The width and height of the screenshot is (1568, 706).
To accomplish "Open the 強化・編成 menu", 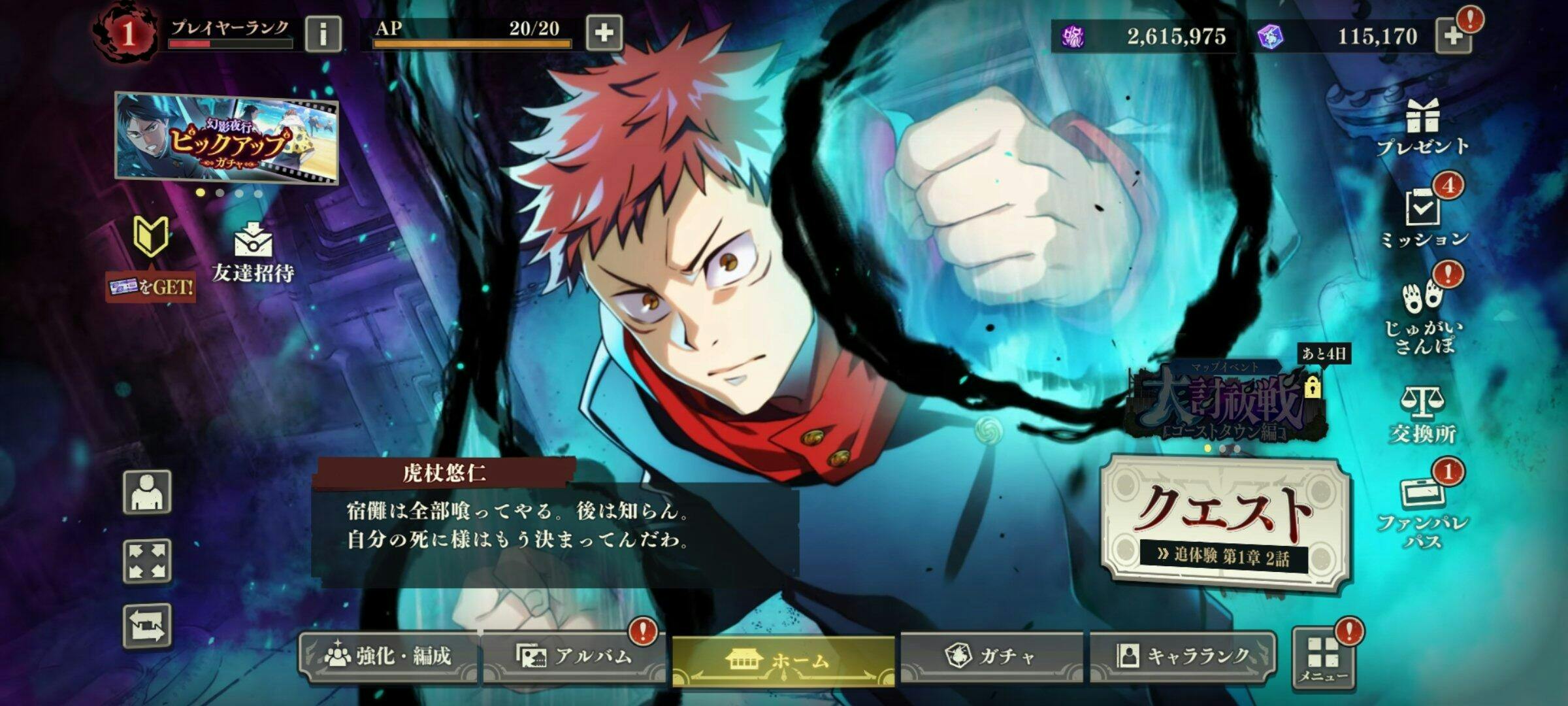I will pos(389,656).
